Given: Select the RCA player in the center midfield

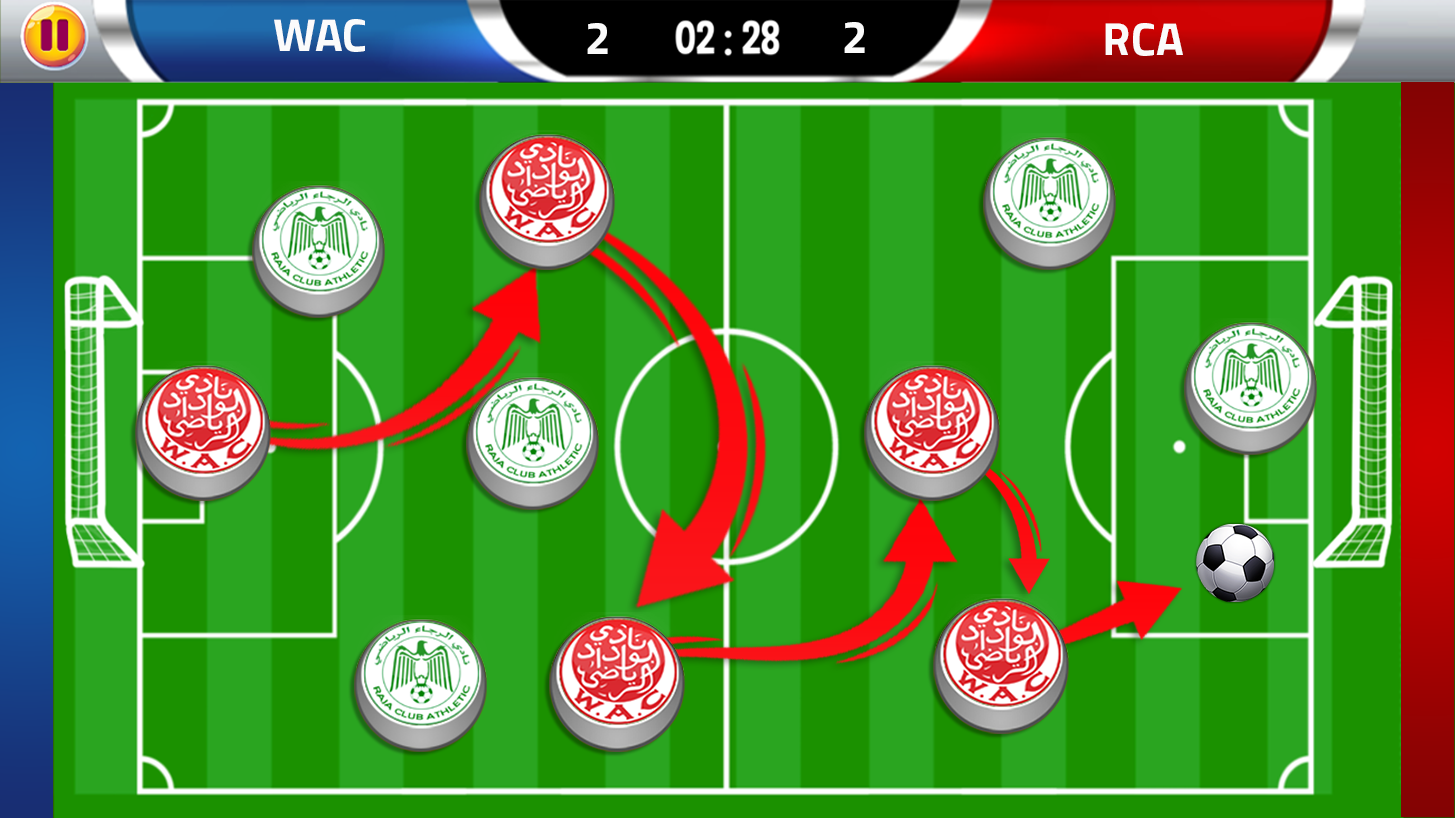Looking at the screenshot, I should (530, 440).
